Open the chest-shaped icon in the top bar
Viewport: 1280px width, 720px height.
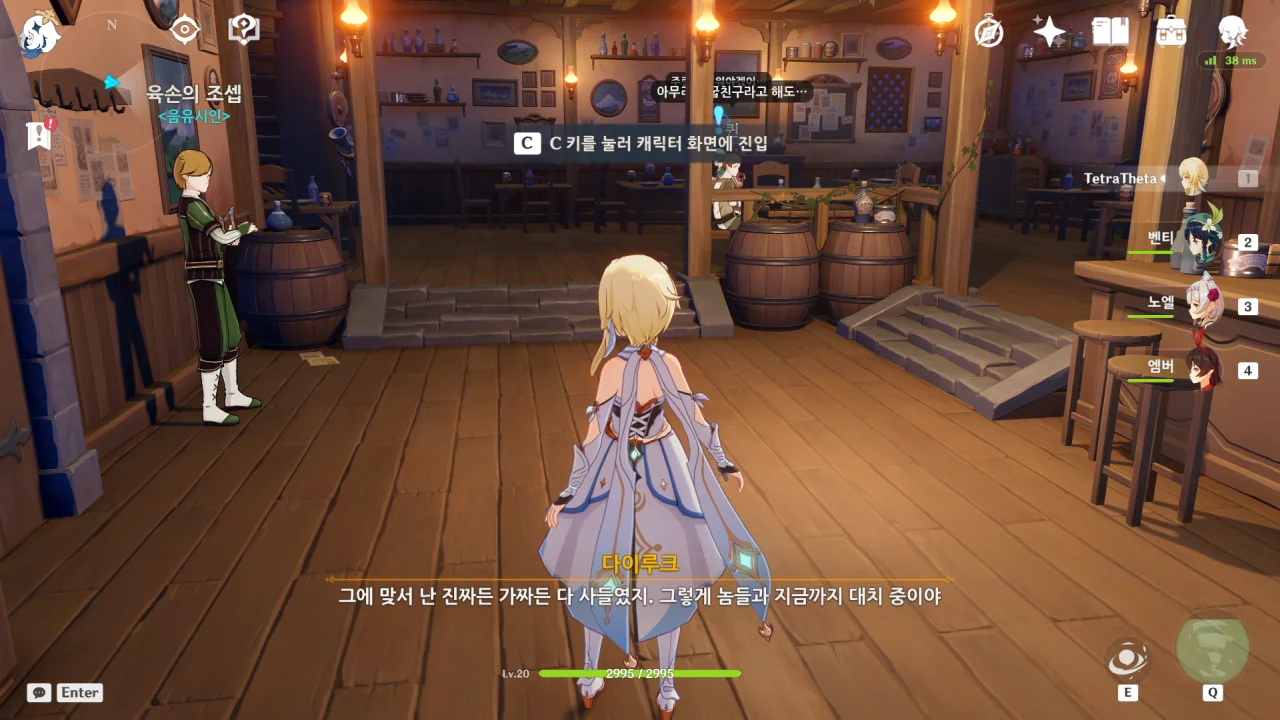(x=1171, y=32)
